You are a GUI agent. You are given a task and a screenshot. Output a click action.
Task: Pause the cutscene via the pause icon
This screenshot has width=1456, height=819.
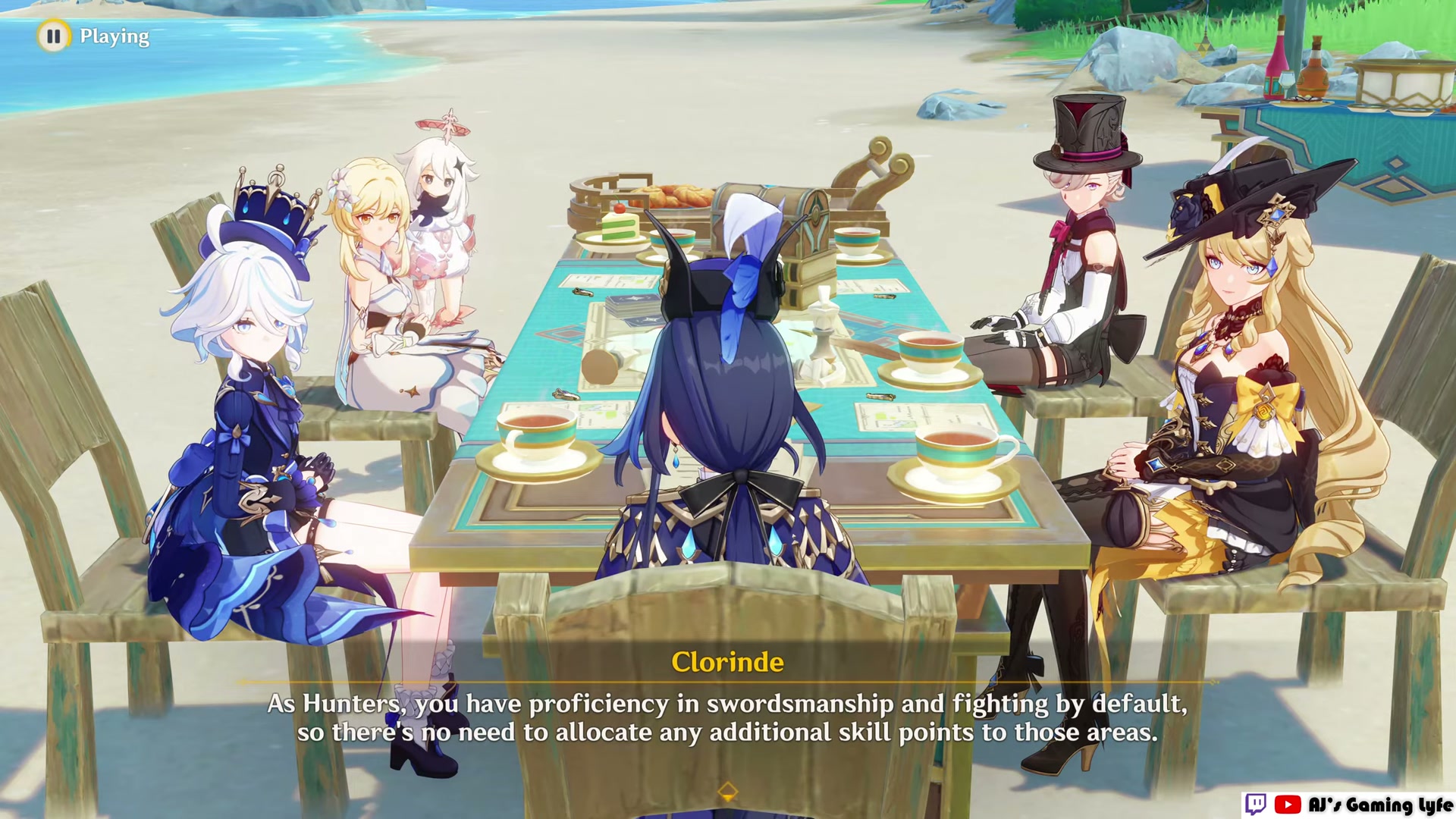[53, 35]
